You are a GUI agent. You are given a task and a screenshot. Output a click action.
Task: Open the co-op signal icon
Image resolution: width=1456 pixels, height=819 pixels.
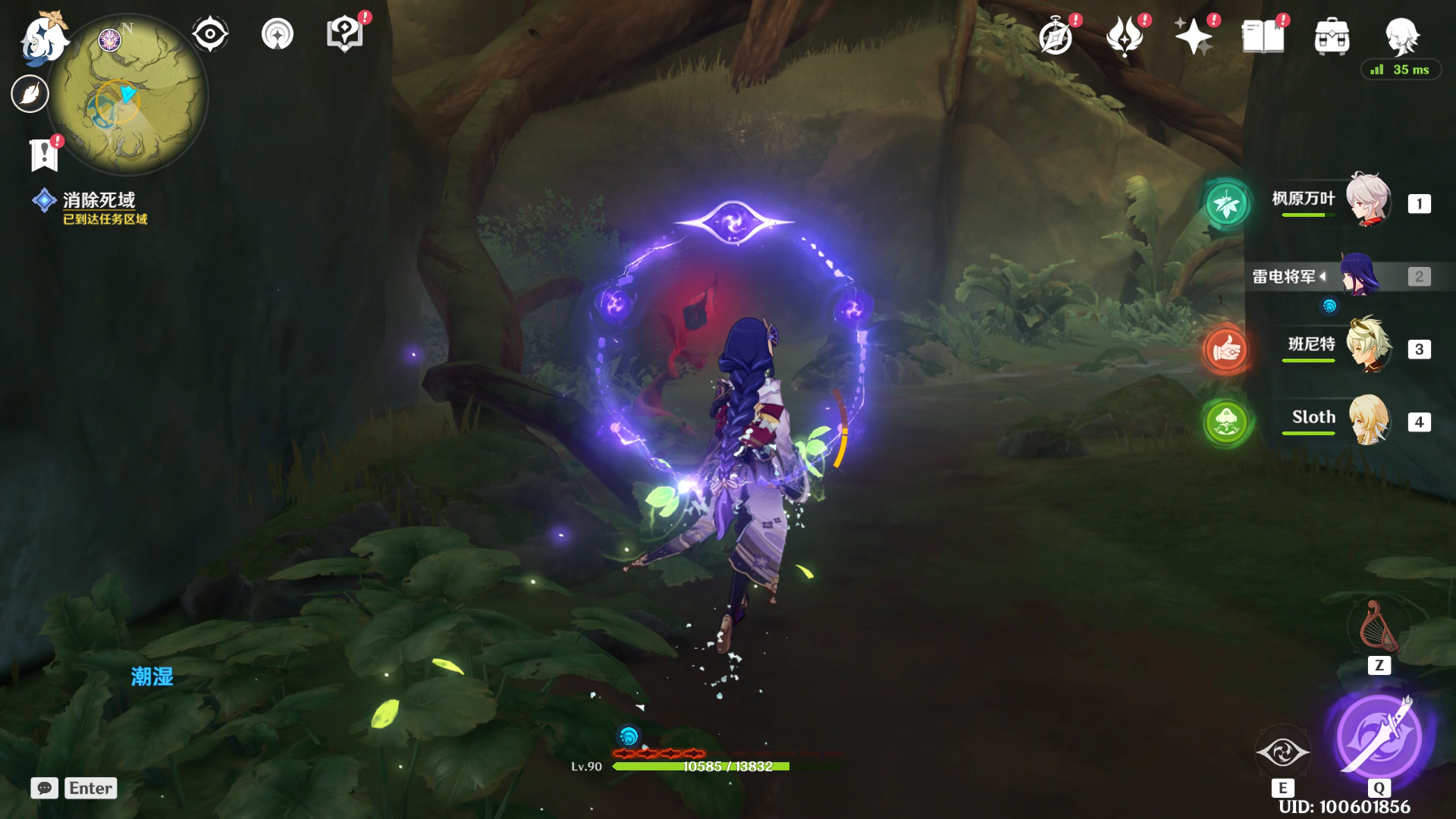tap(277, 35)
